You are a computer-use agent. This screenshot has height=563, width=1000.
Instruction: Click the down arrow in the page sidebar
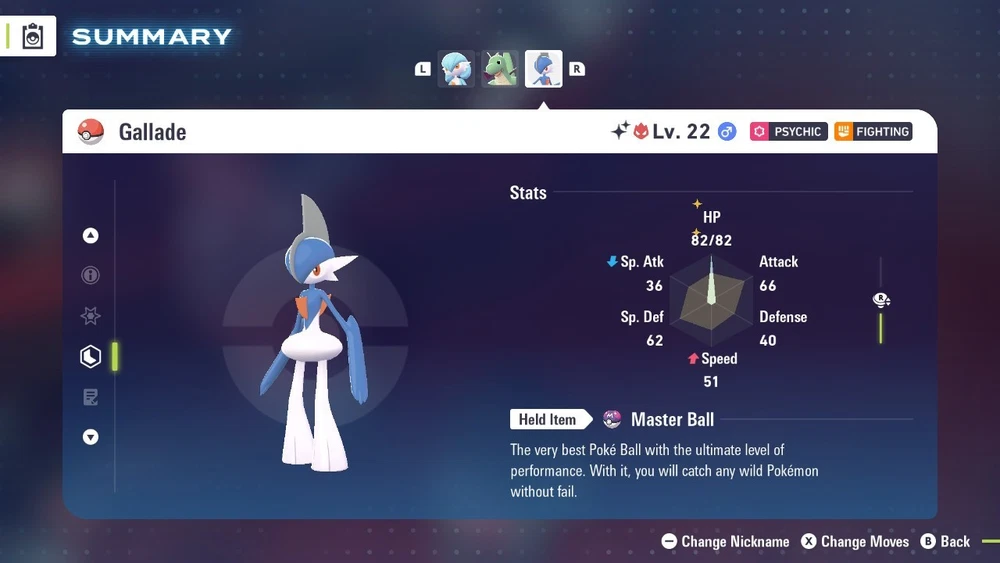[91, 437]
